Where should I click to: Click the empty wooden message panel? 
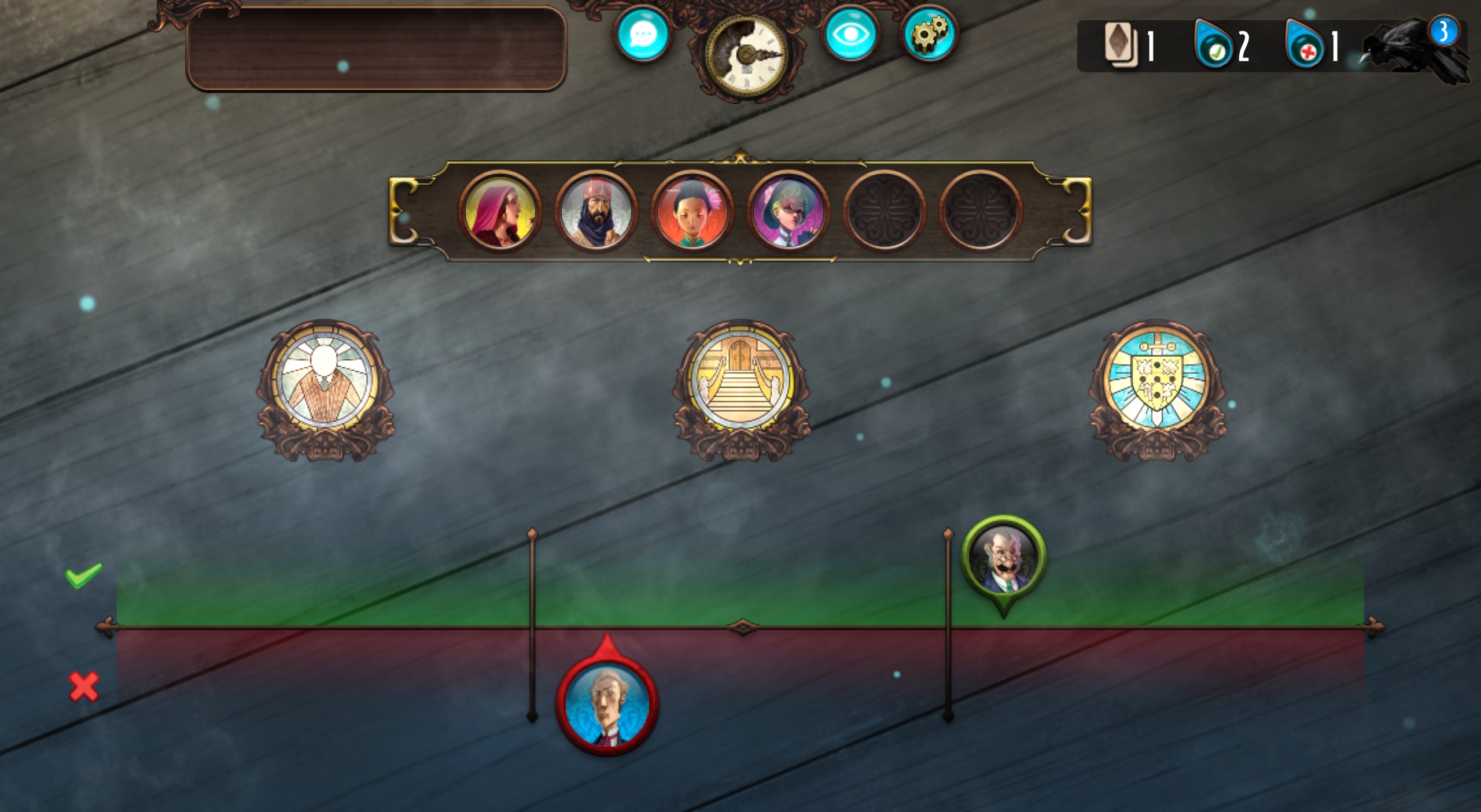[376, 49]
